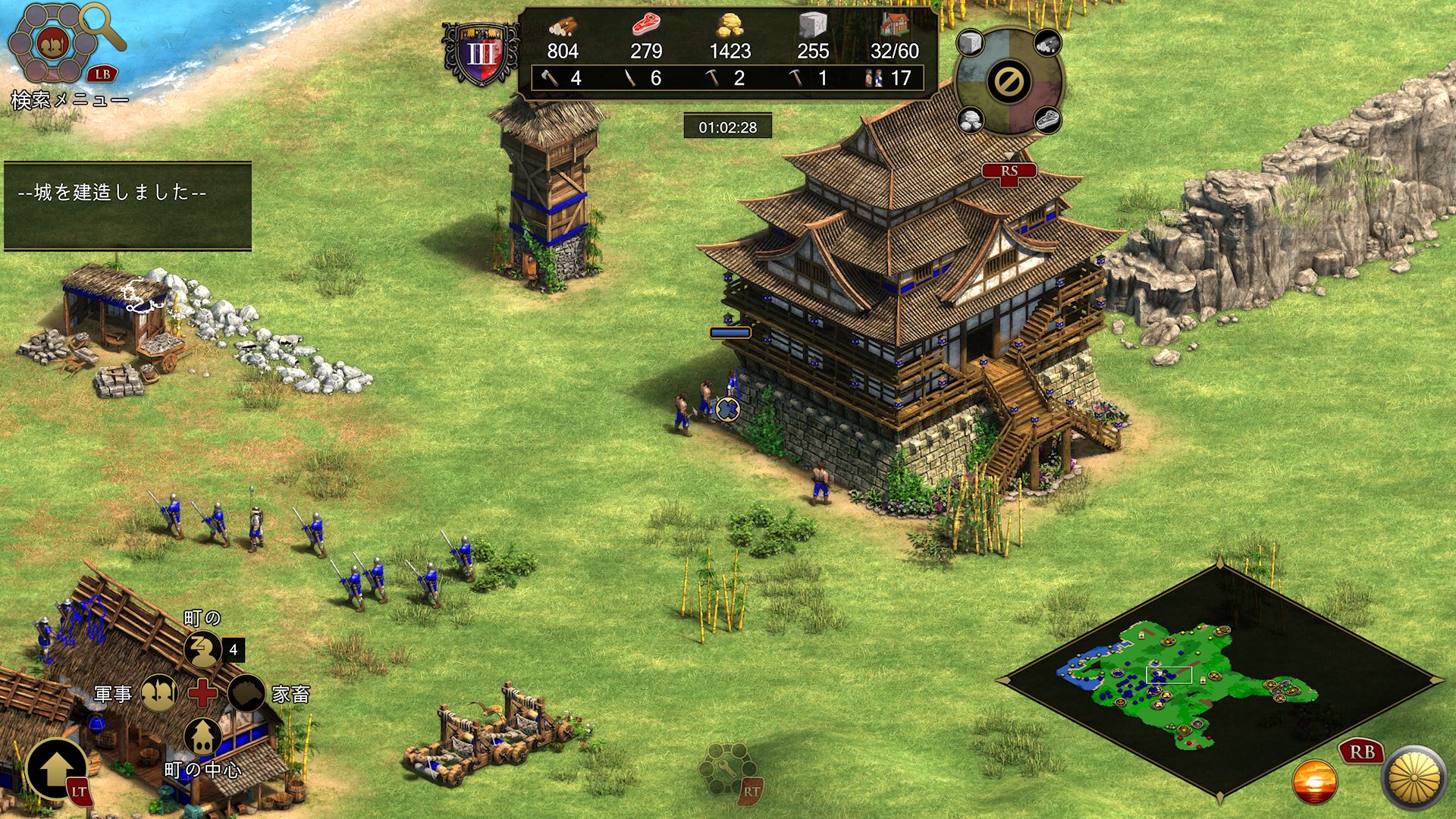The image size is (1456, 819).
Task: Select the meat flare icon in the flare wheel
Action: pyautogui.click(x=1049, y=120)
